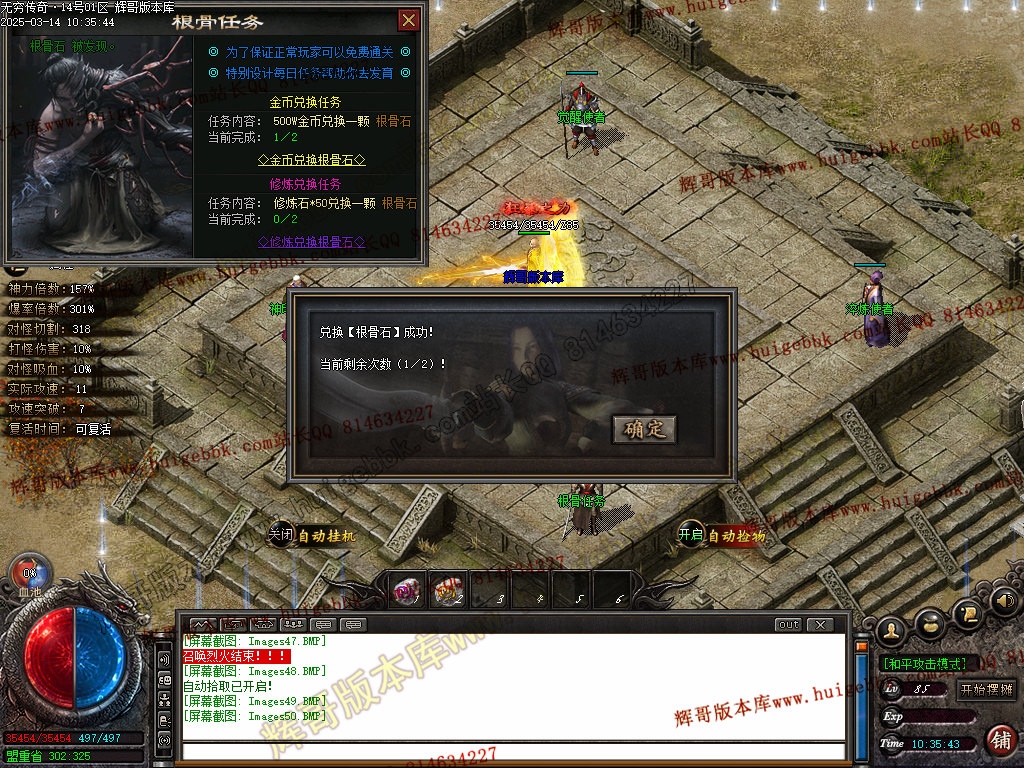Open the shop with the red 铺 button
Viewport: 1024px width, 768px height.
pos(999,739)
